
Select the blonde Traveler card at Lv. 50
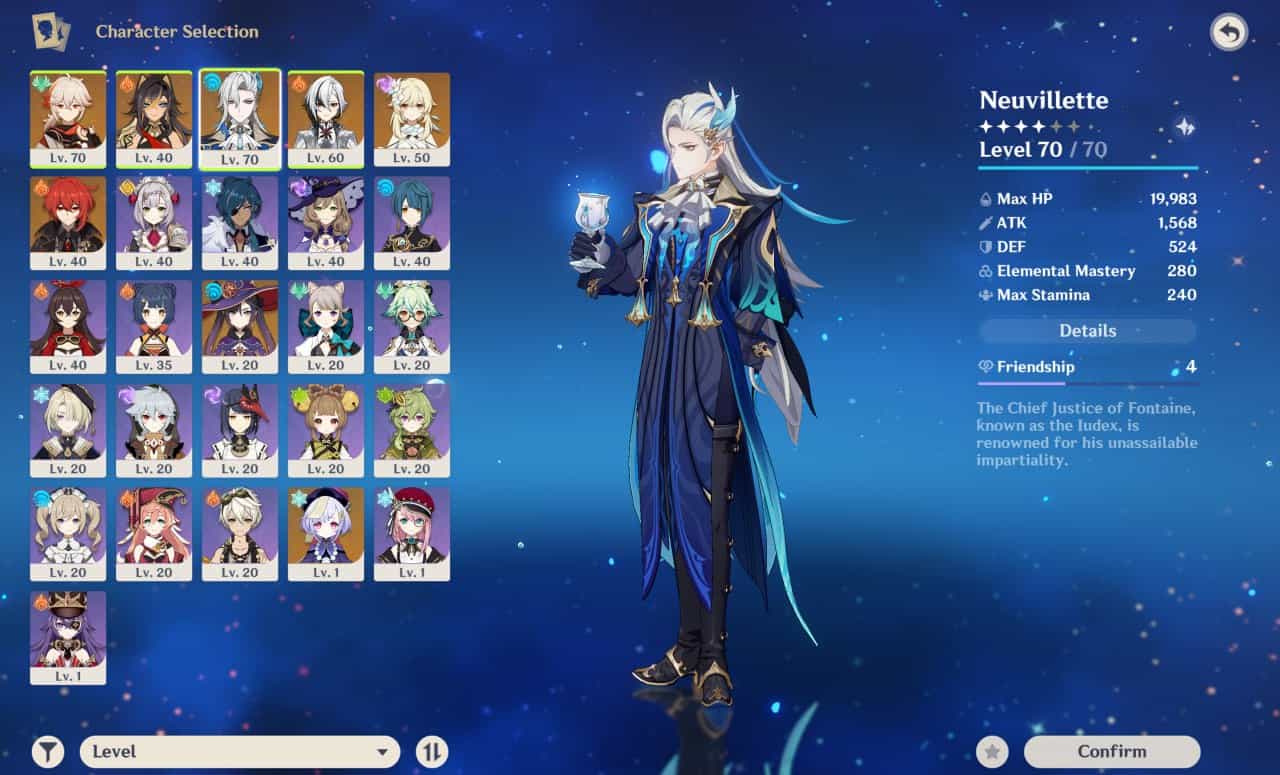(x=412, y=119)
